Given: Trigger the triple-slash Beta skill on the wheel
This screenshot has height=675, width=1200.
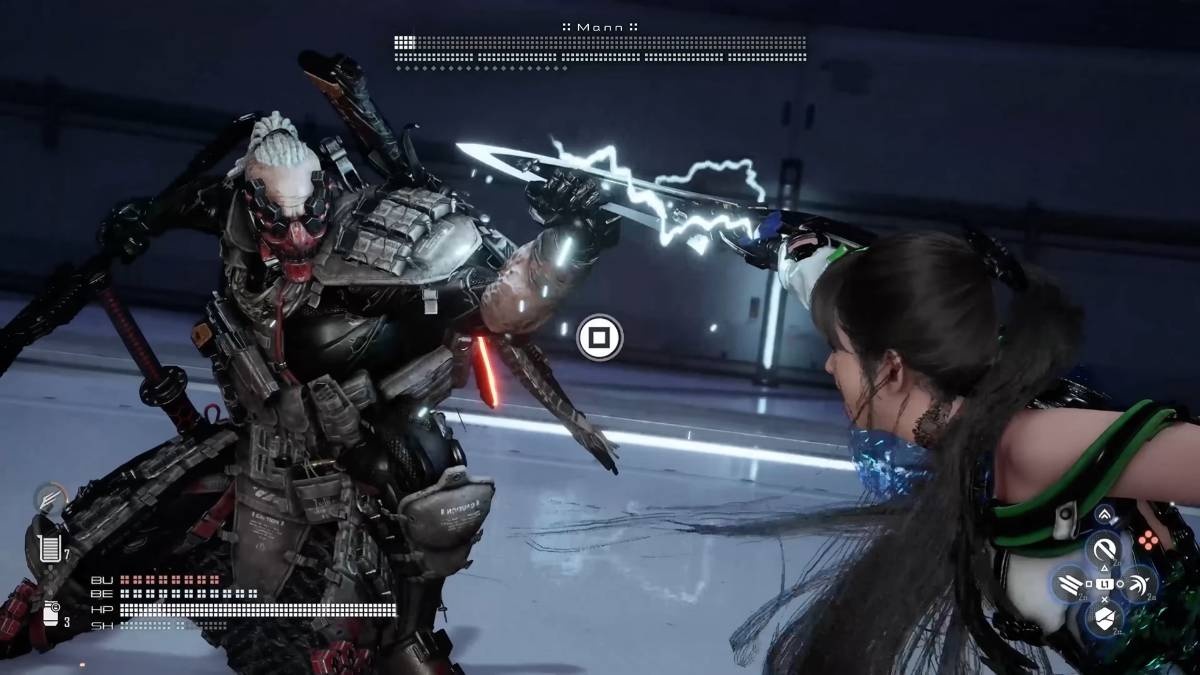Looking at the screenshot, I should (x=1070, y=582).
